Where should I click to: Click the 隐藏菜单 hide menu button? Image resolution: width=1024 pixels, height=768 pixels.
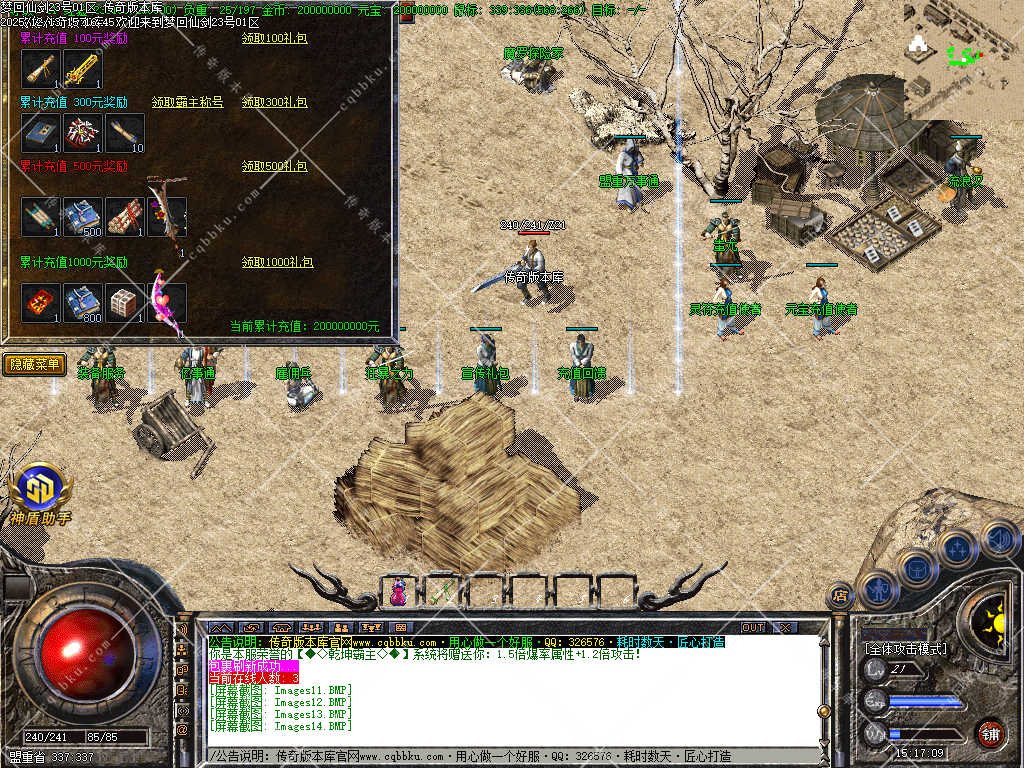click(x=35, y=364)
